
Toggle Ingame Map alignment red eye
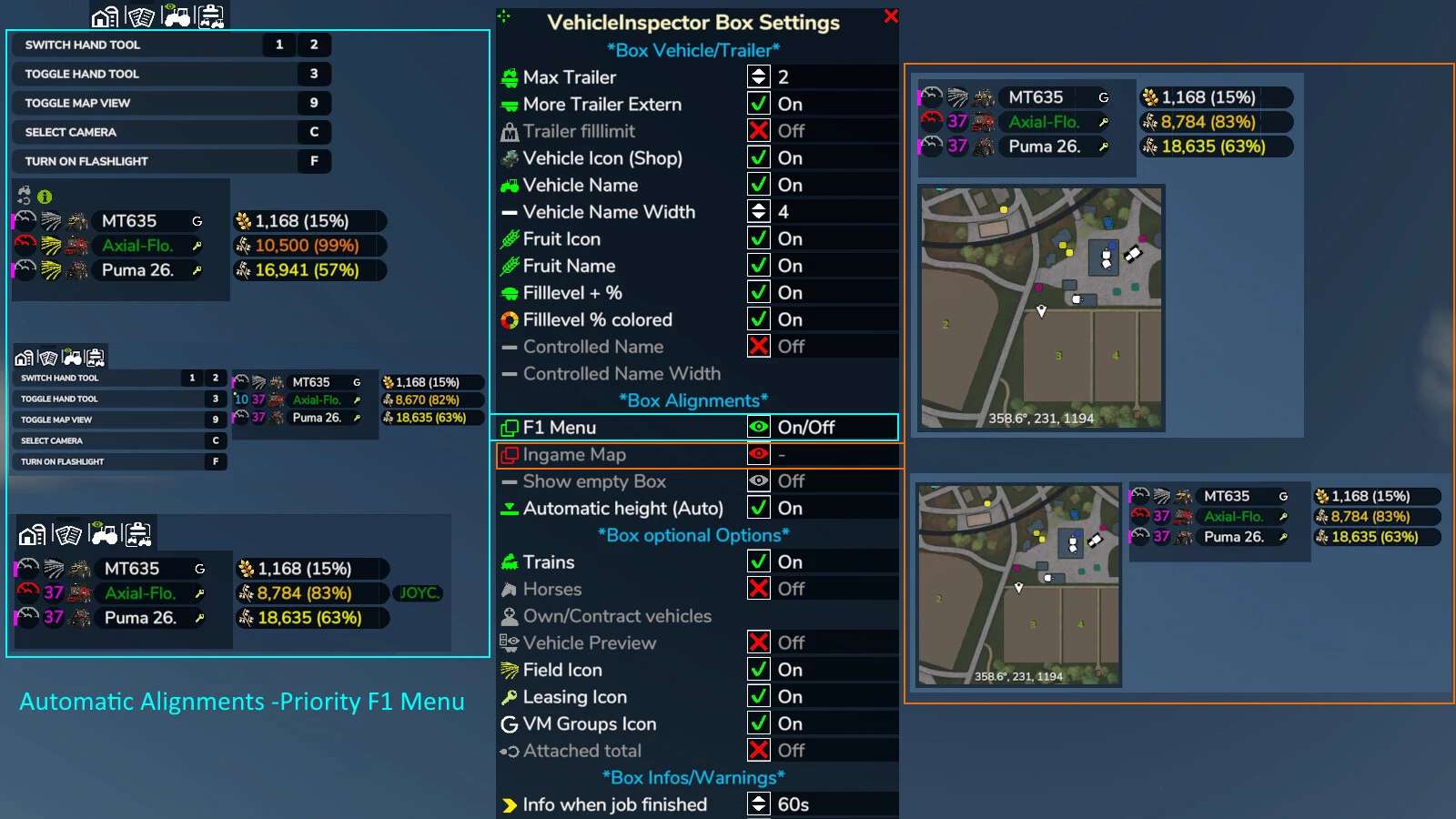759,454
